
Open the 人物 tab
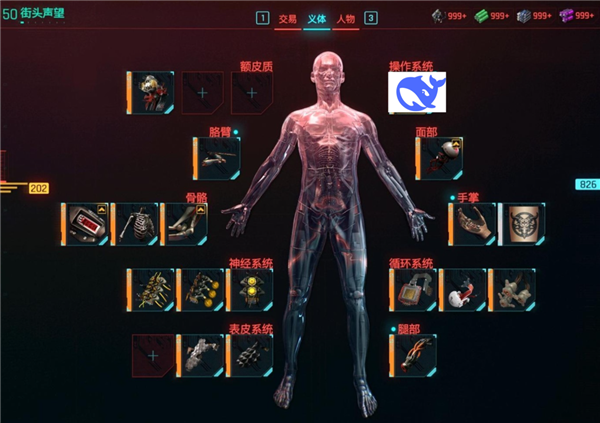[x=346, y=18]
